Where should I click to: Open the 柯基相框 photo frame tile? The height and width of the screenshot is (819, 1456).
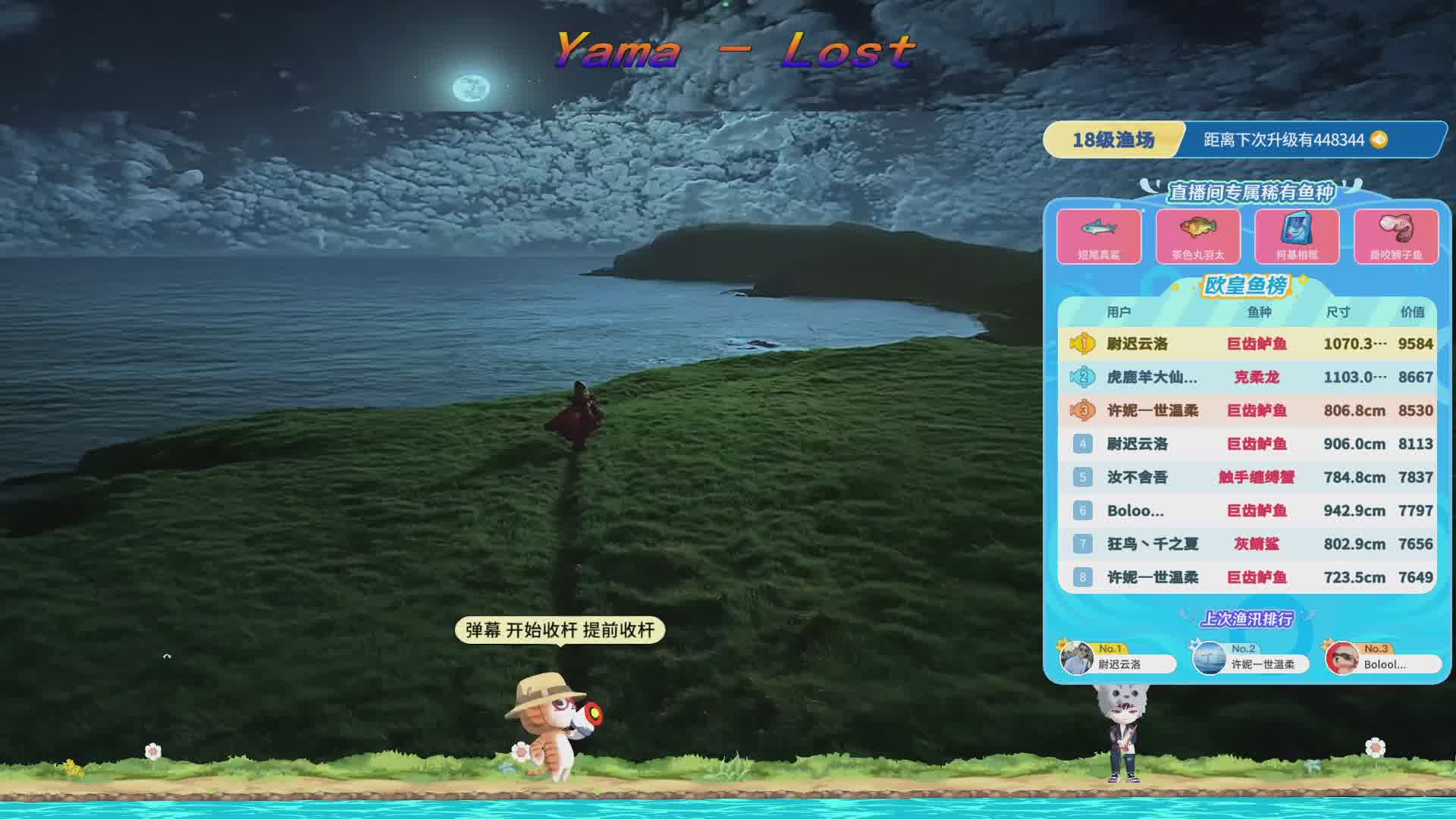[x=1297, y=236]
